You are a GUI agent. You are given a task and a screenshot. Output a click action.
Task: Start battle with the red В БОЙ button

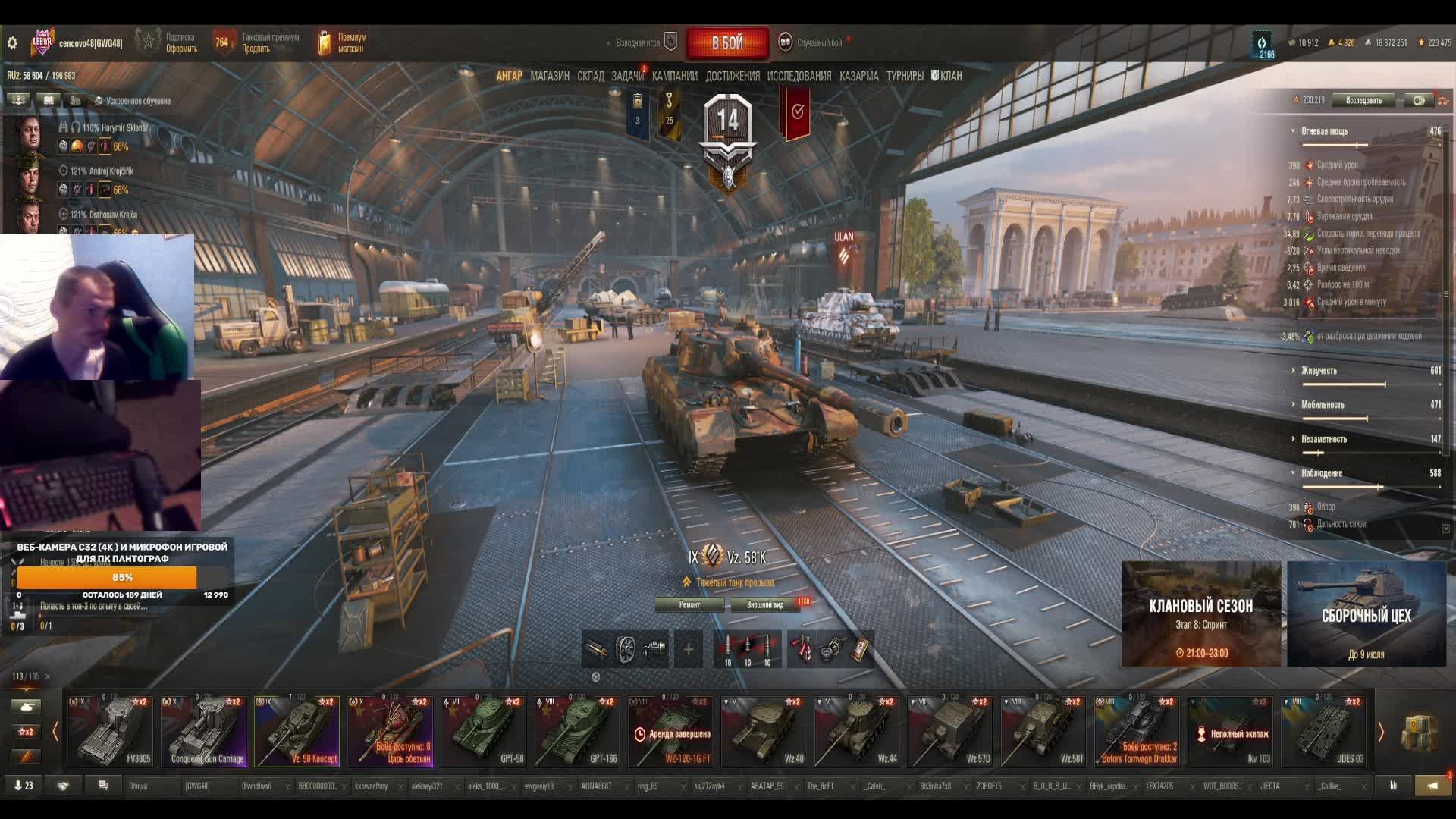[x=726, y=43]
